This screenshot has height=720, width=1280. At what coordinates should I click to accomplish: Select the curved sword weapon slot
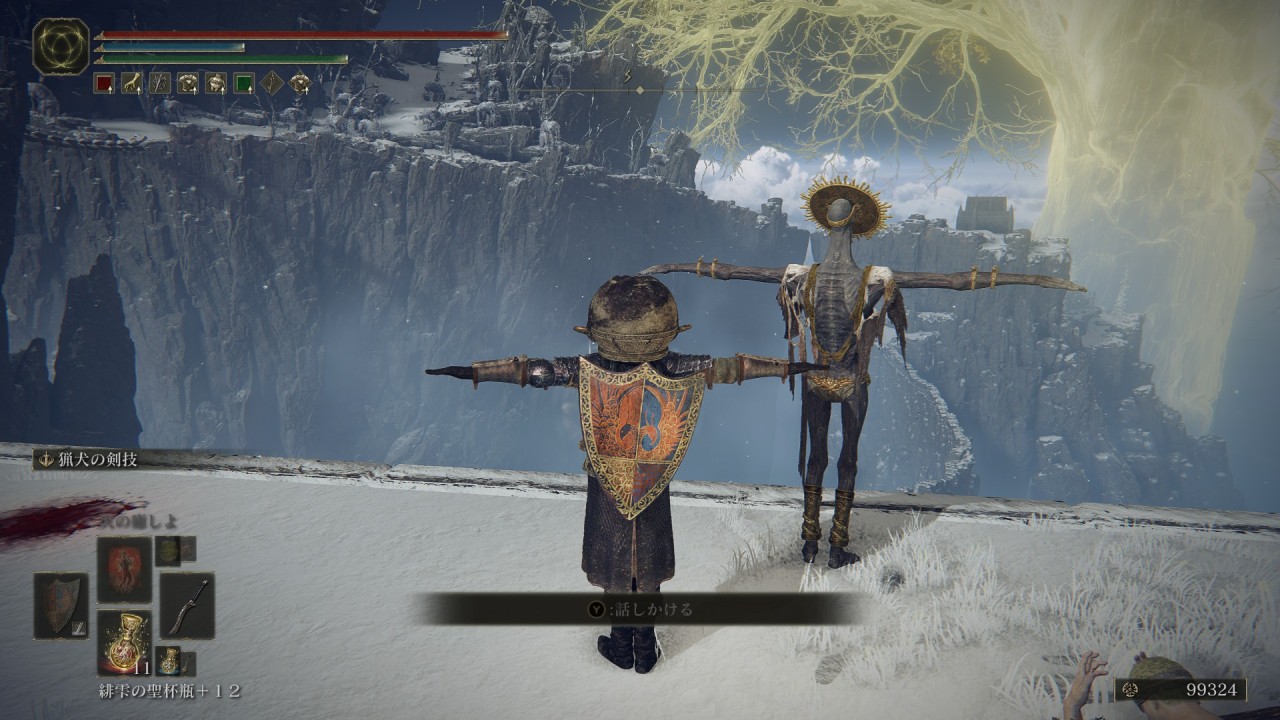tap(187, 605)
